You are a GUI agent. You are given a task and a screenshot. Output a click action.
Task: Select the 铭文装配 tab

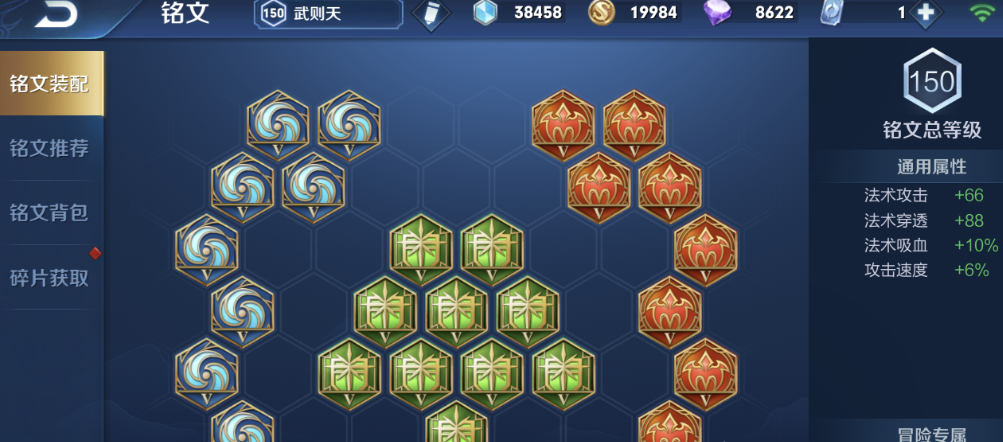point(50,83)
